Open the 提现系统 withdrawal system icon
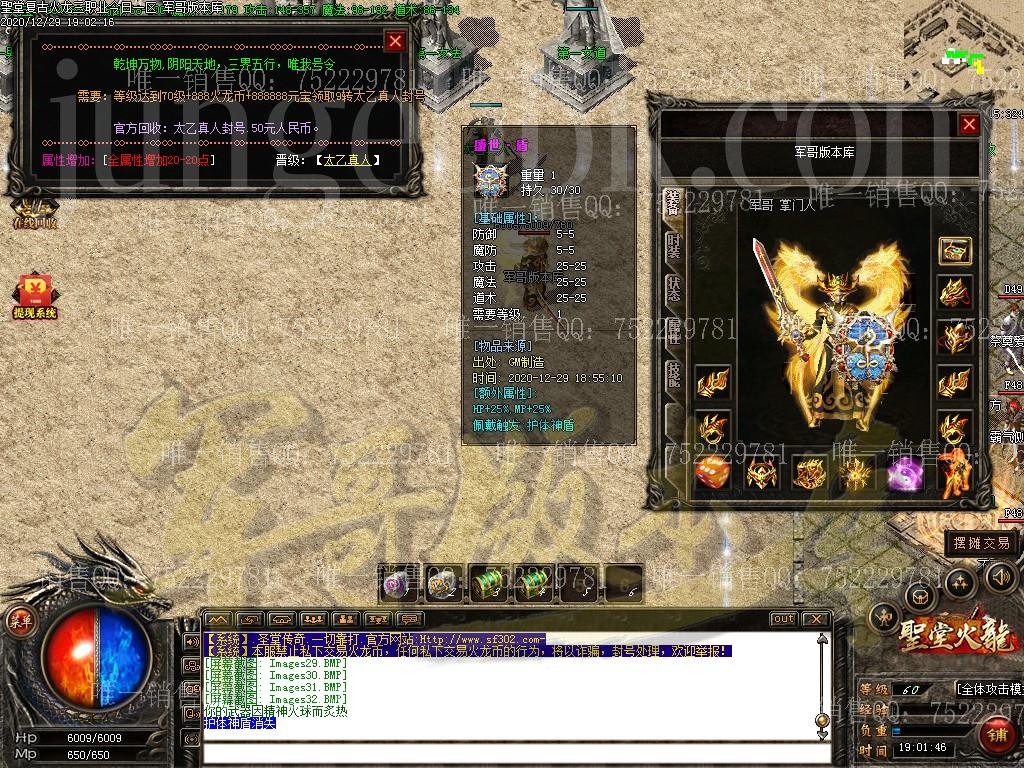 (33, 297)
